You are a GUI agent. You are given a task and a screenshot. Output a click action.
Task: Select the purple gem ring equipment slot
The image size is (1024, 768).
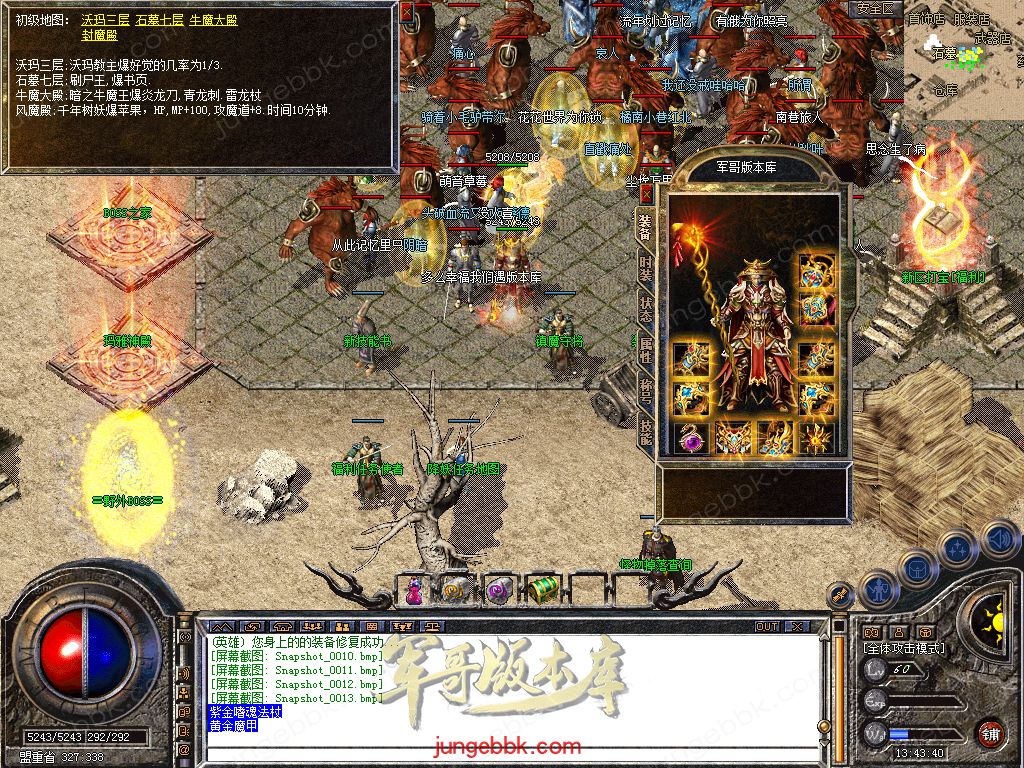(690, 437)
